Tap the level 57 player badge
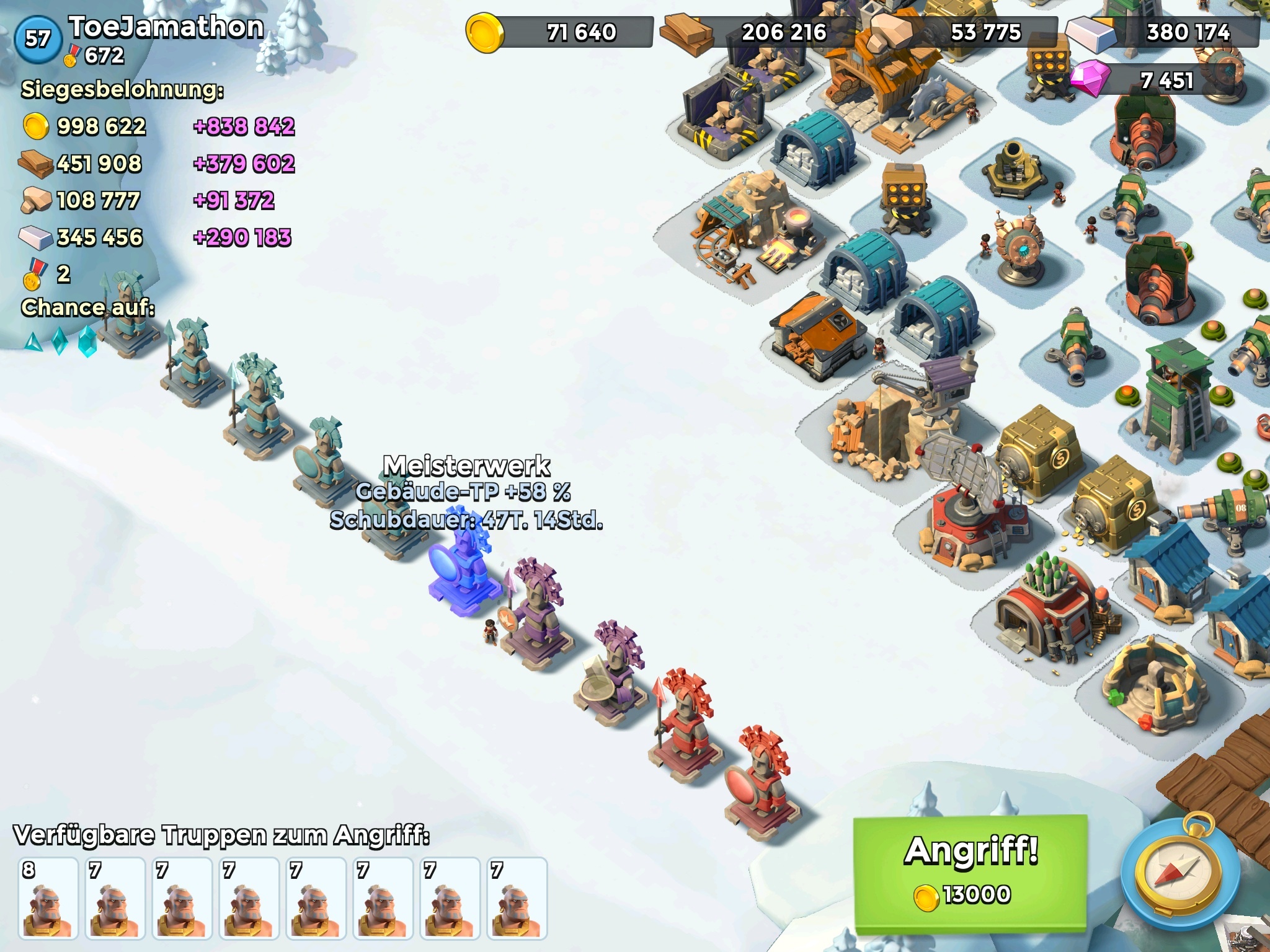The width and height of the screenshot is (1270, 952). 38,39
